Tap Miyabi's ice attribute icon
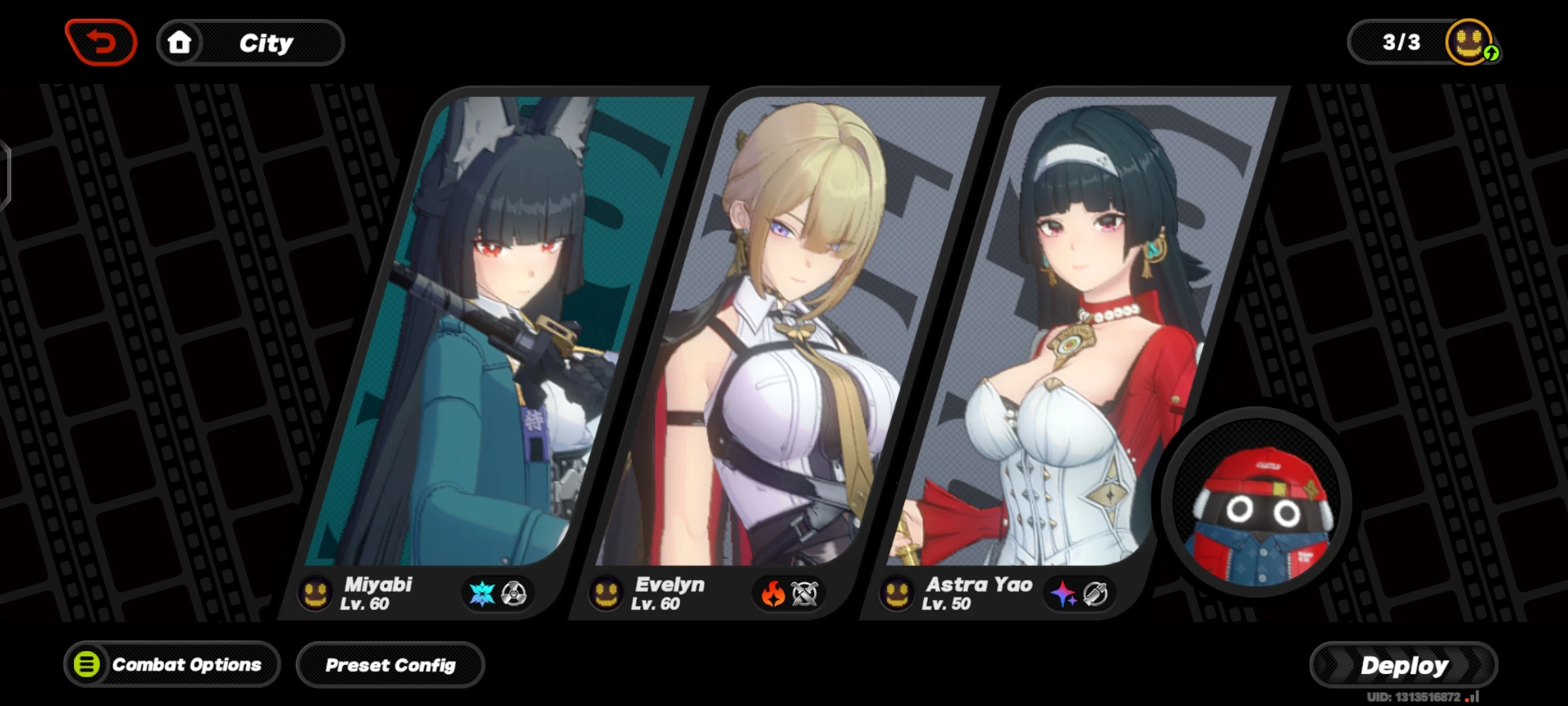Image resolution: width=1568 pixels, height=706 pixels. (482, 594)
